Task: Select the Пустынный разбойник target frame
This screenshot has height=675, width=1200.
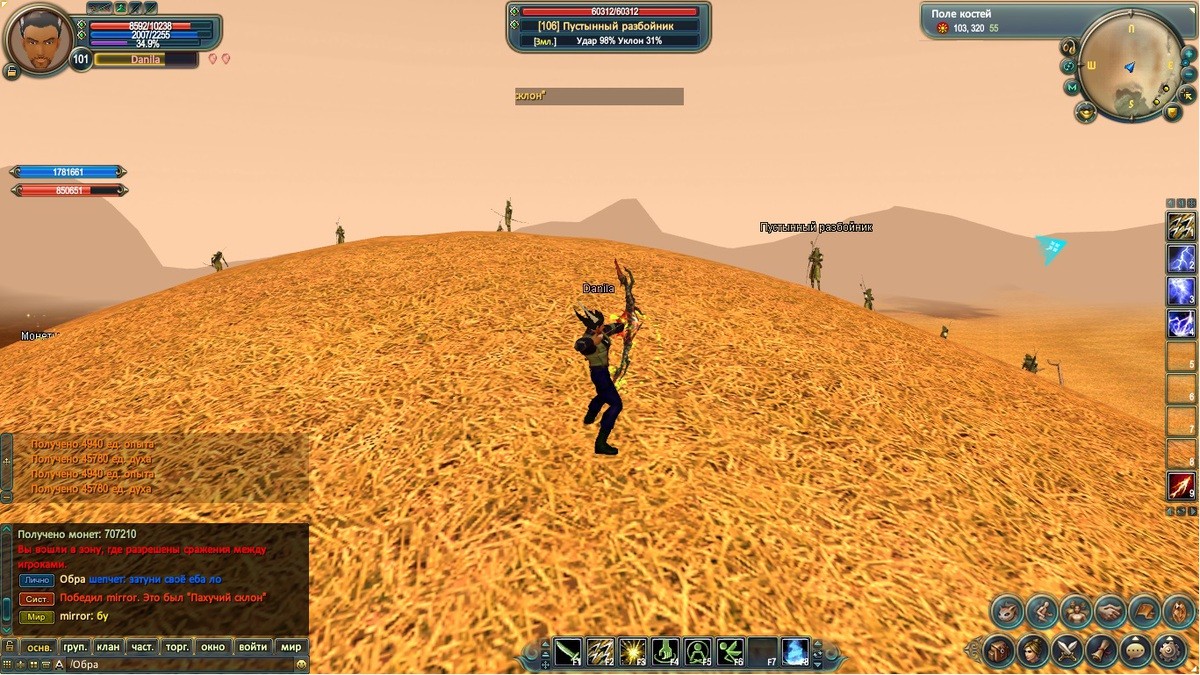Action: (x=609, y=26)
